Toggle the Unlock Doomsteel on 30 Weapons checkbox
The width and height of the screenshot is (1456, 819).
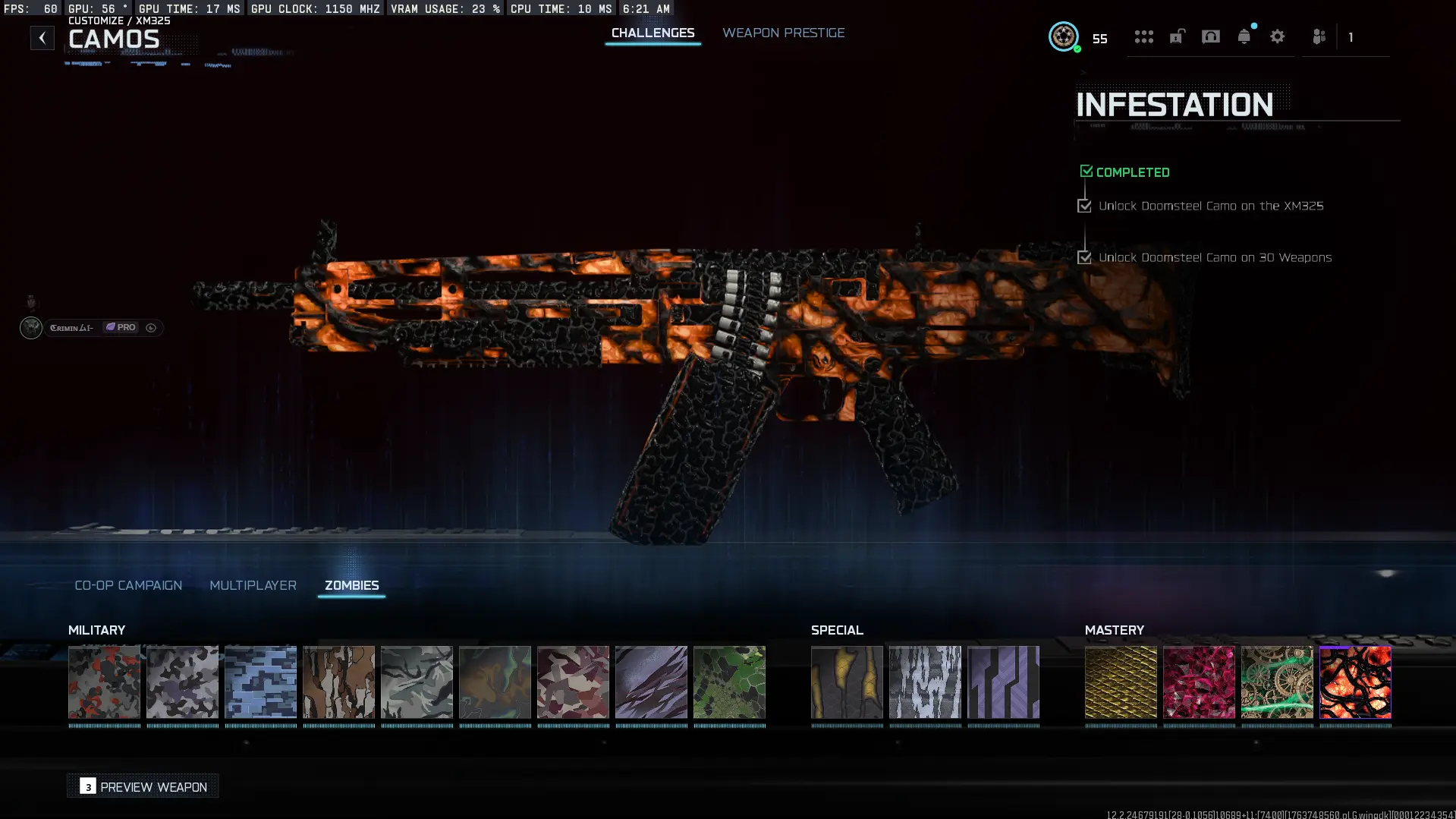click(1084, 257)
